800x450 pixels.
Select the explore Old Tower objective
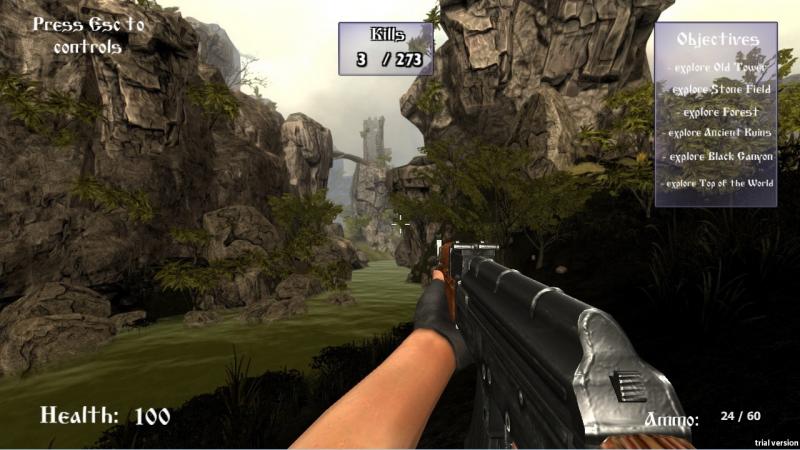tap(716, 67)
